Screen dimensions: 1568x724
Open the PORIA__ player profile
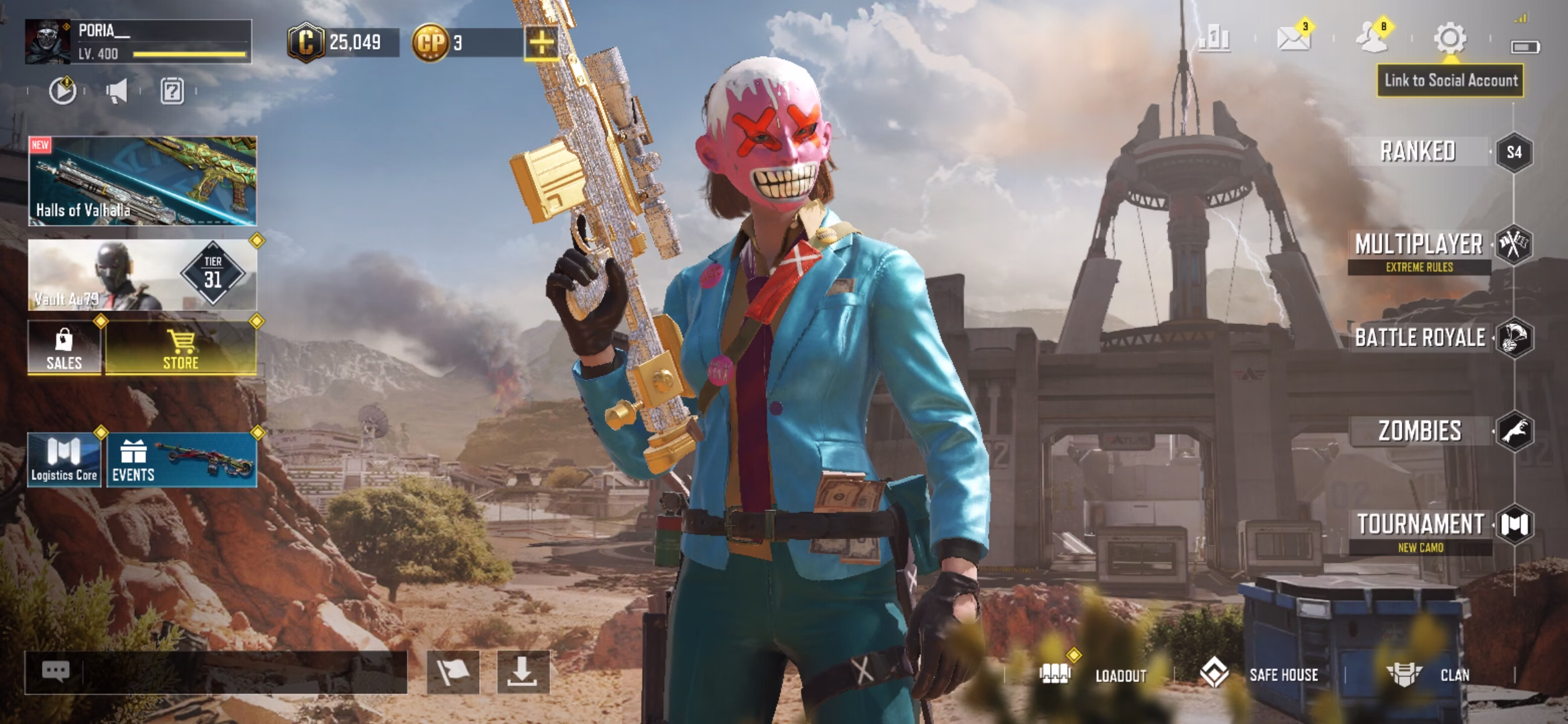(137, 42)
